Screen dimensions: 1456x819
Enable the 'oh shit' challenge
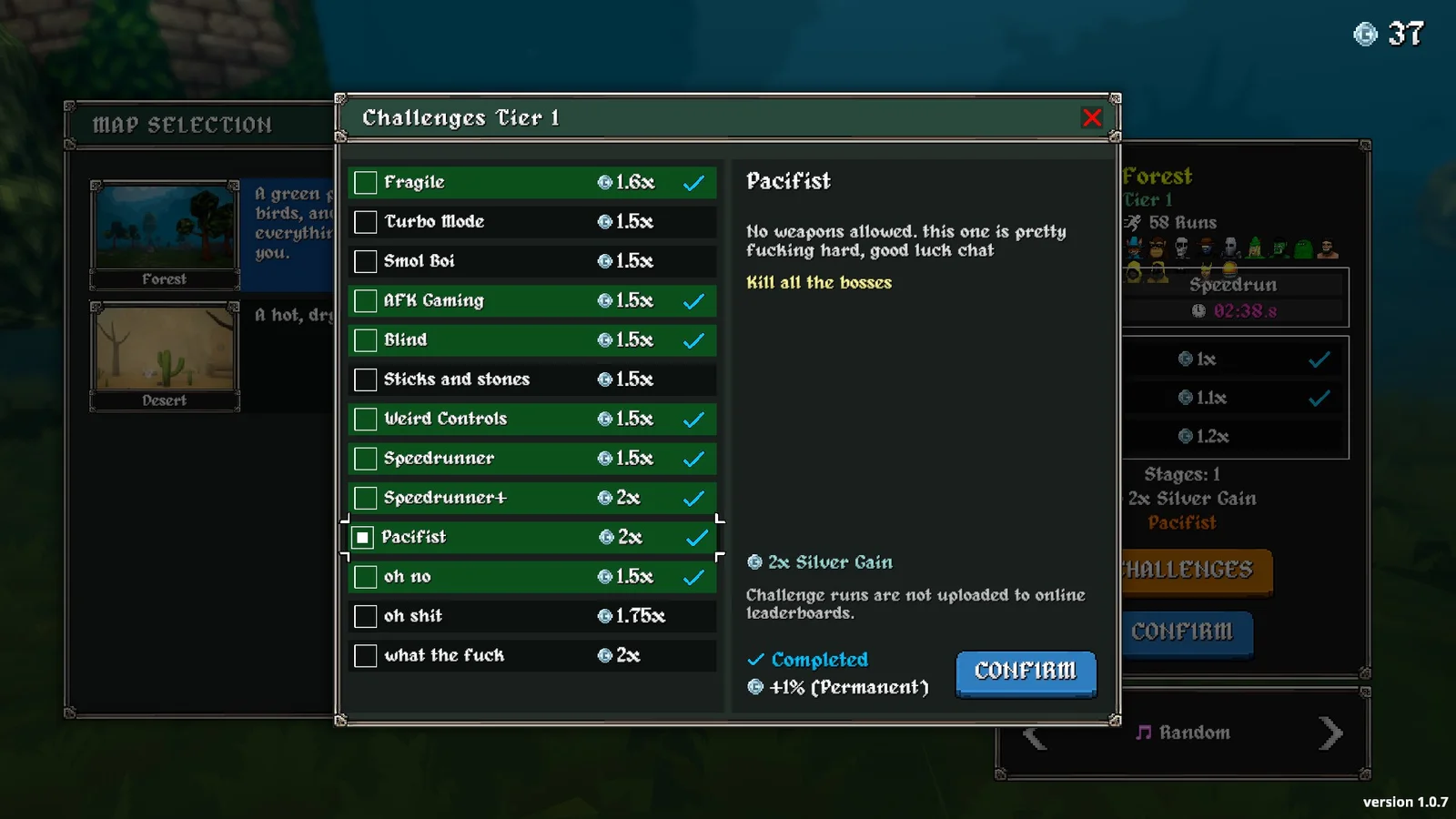366,616
